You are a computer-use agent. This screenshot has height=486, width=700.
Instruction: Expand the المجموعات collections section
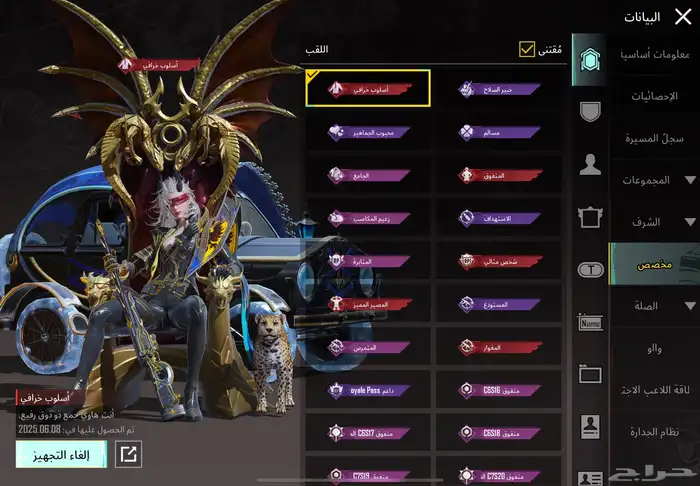(654, 180)
